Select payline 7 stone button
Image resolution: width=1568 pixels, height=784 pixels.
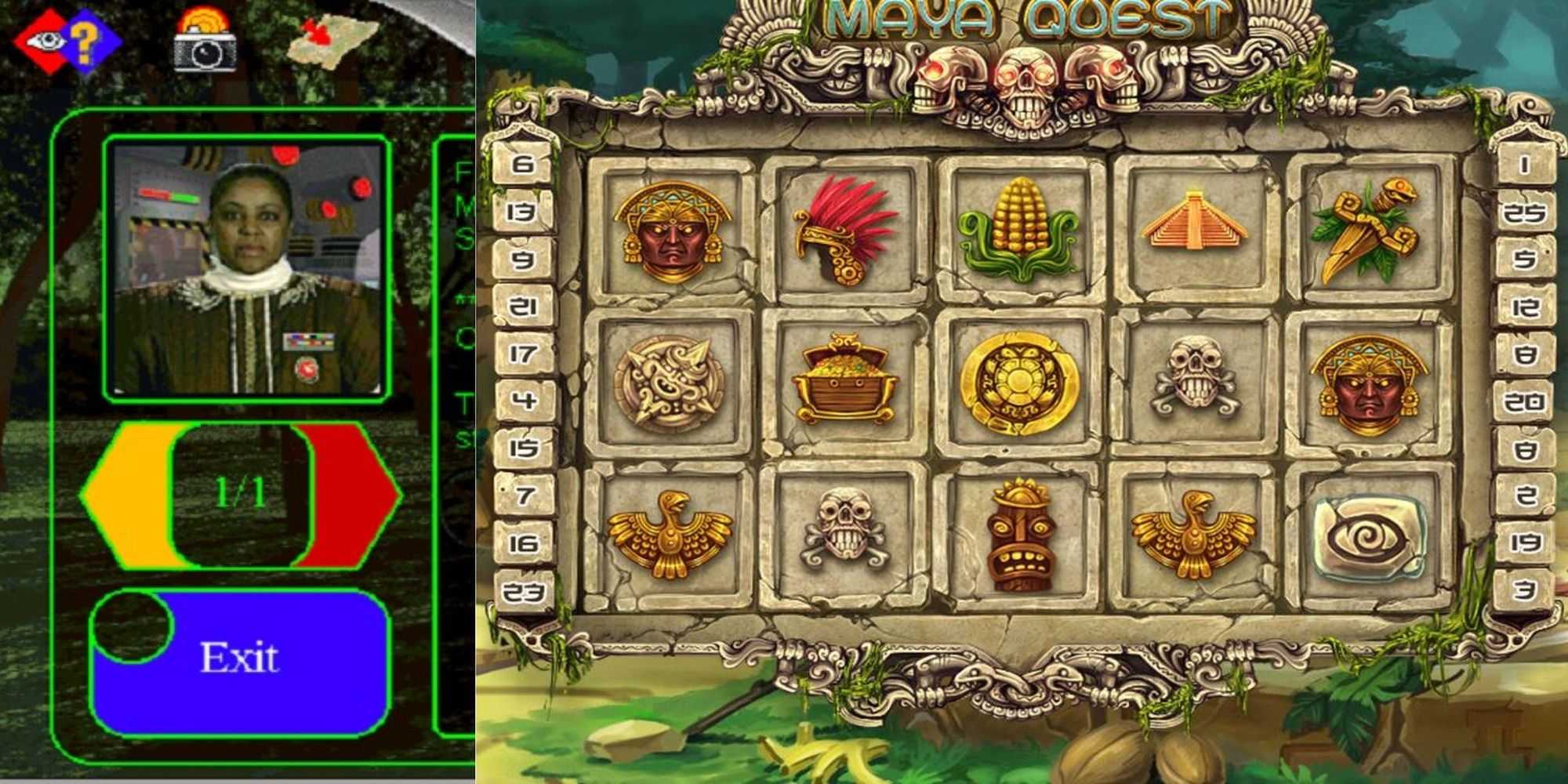click(x=524, y=495)
